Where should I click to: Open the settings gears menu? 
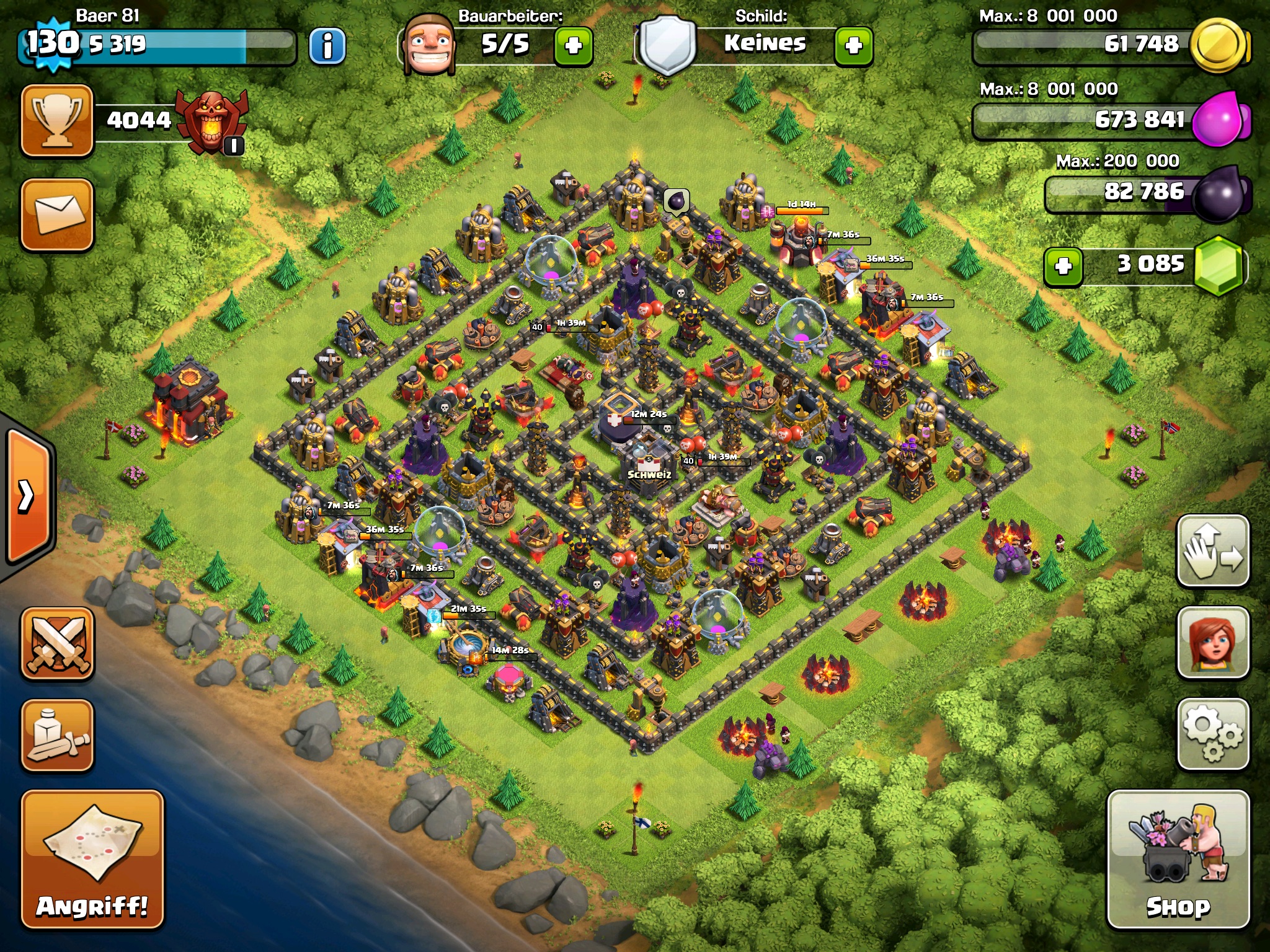(1212, 734)
